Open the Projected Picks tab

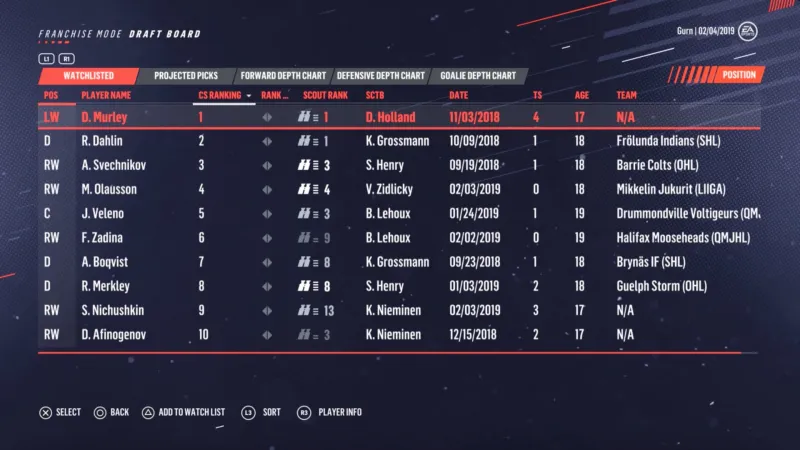188,75
